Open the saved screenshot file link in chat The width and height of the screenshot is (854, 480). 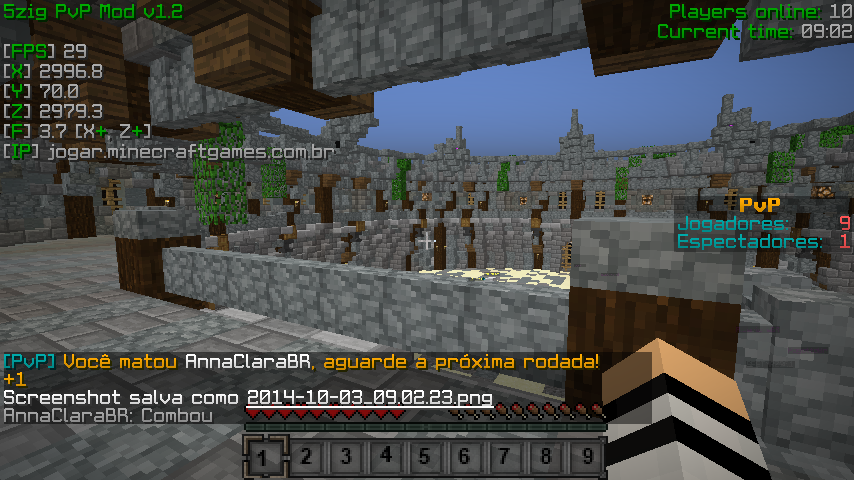coord(369,397)
